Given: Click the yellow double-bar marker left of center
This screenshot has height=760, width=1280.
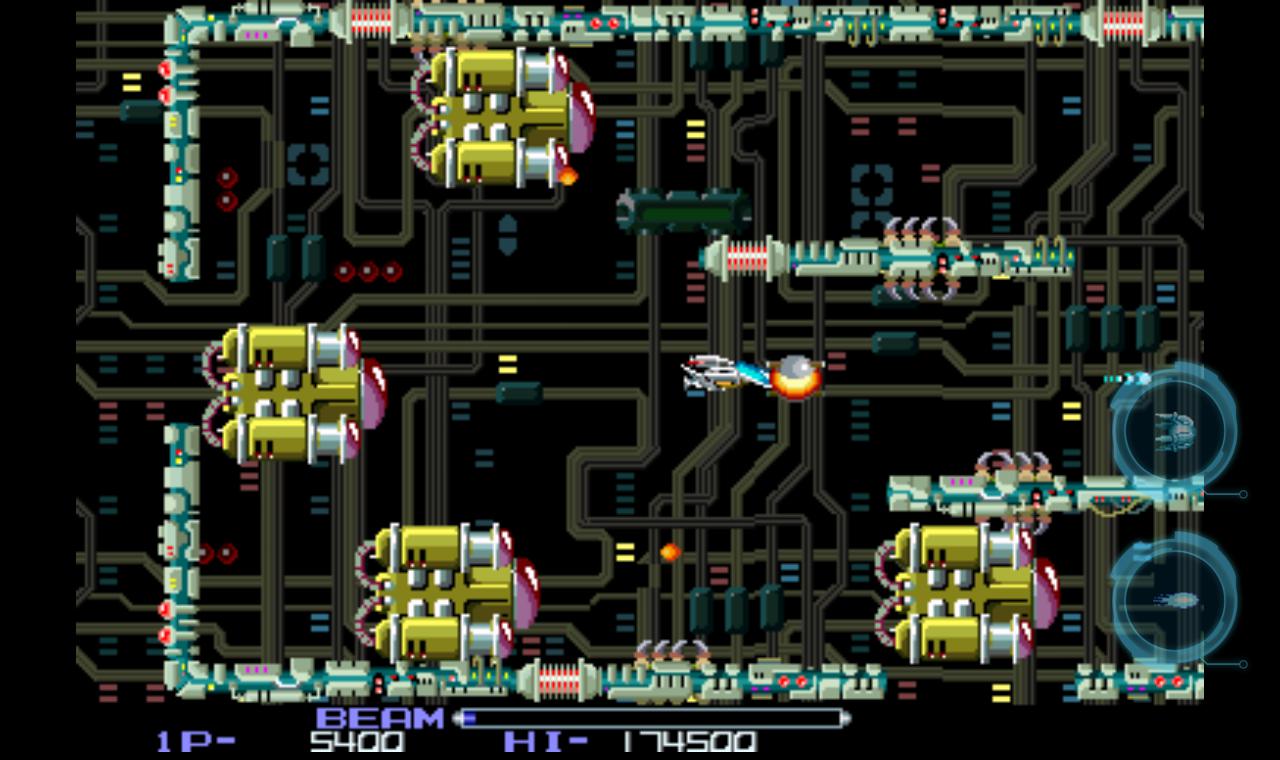Looking at the screenshot, I should tap(508, 365).
